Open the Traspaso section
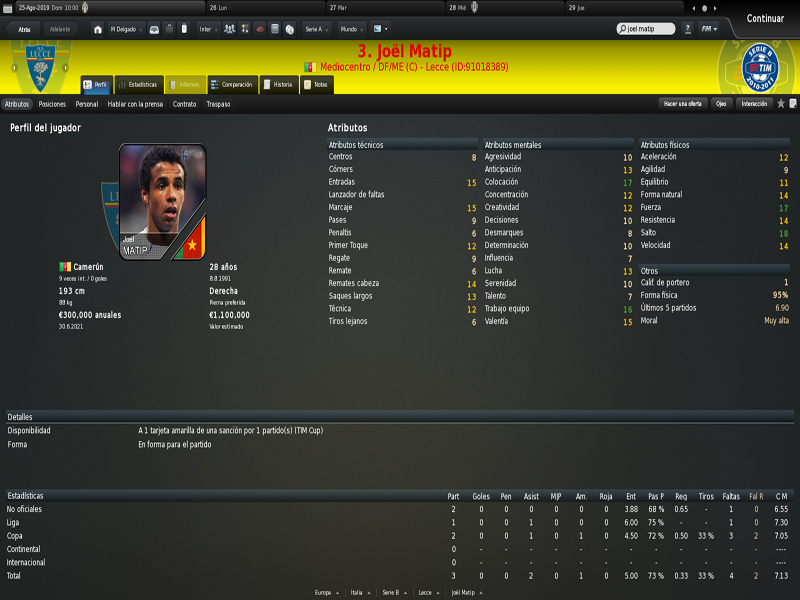Screen dimensions: 800x600 pyautogui.click(x=218, y=104)
